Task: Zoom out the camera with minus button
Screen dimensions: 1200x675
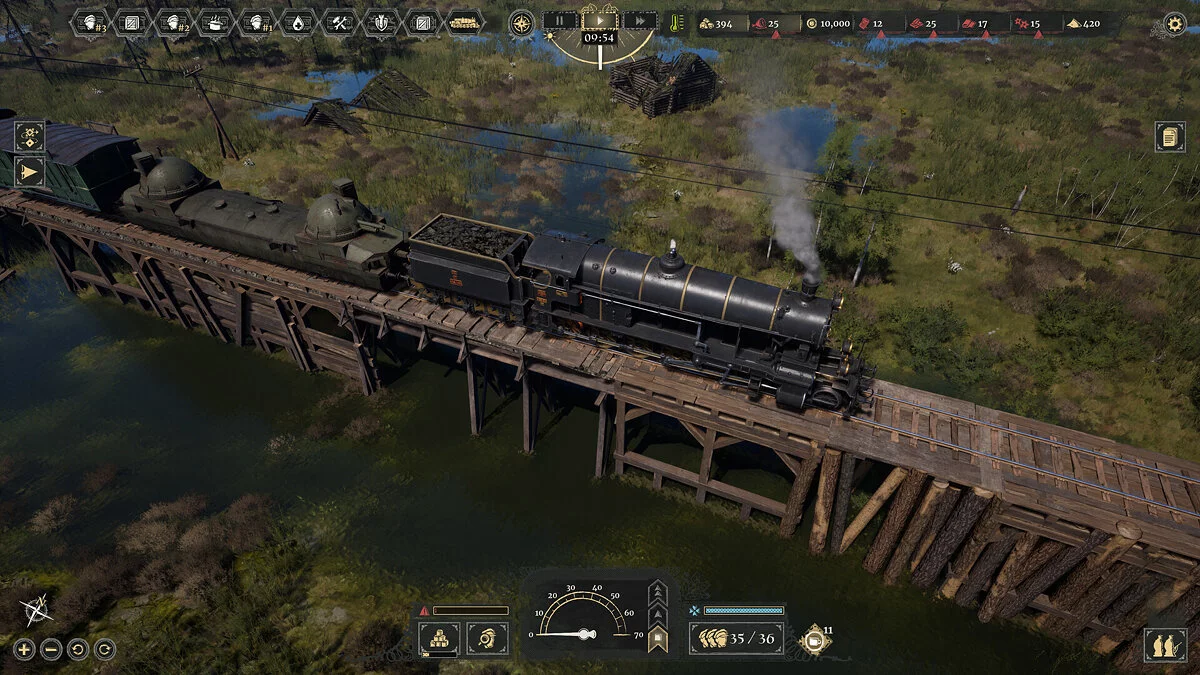Action: point(51,649)
